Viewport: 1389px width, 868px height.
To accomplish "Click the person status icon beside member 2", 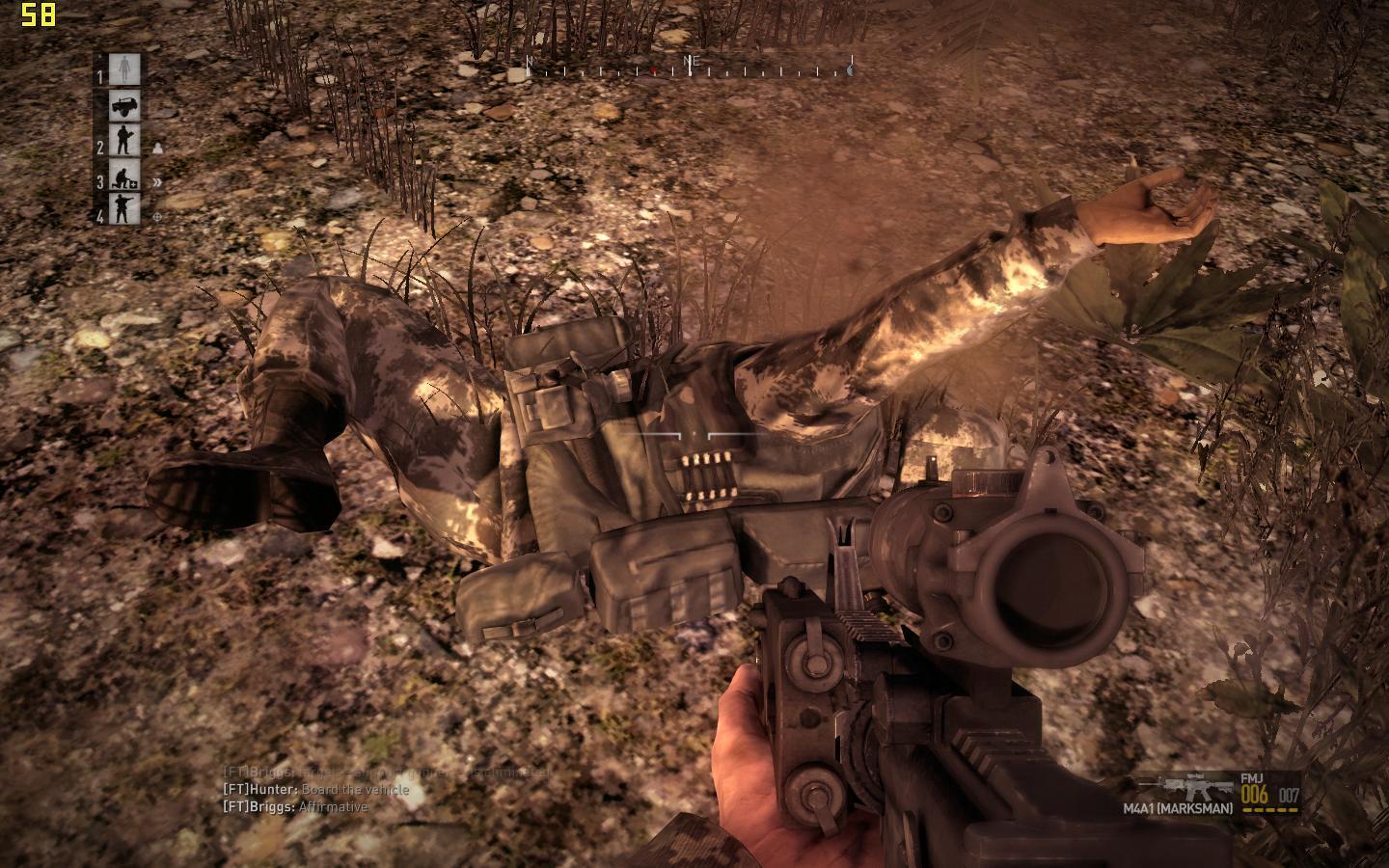I will 157,149.
